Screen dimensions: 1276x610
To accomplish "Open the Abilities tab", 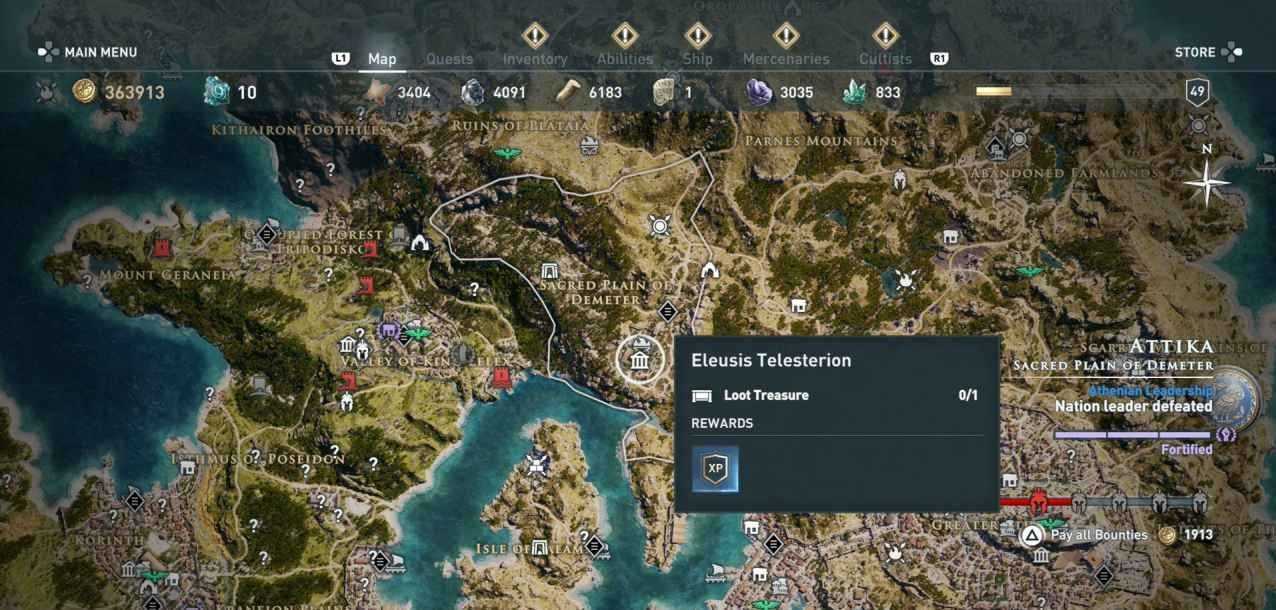I will tap(625, 59).
